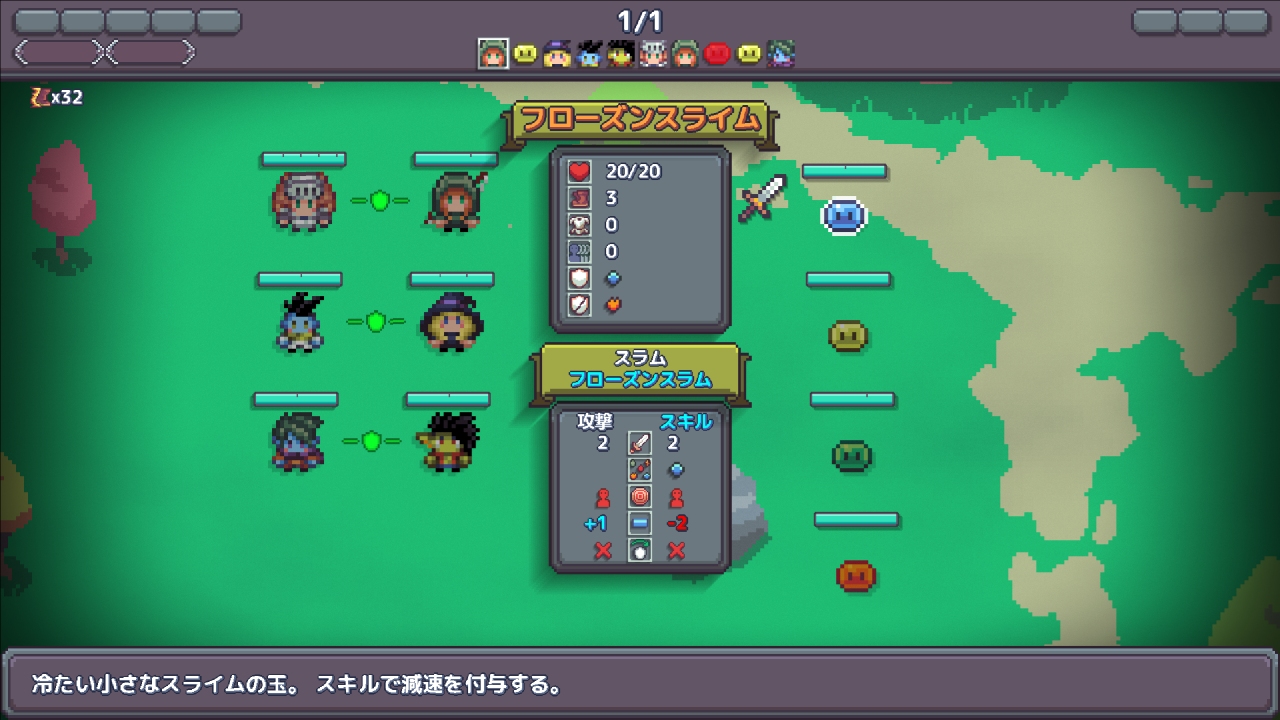
Task: Click the red target icon in comparison table
Action: [638, 496]
